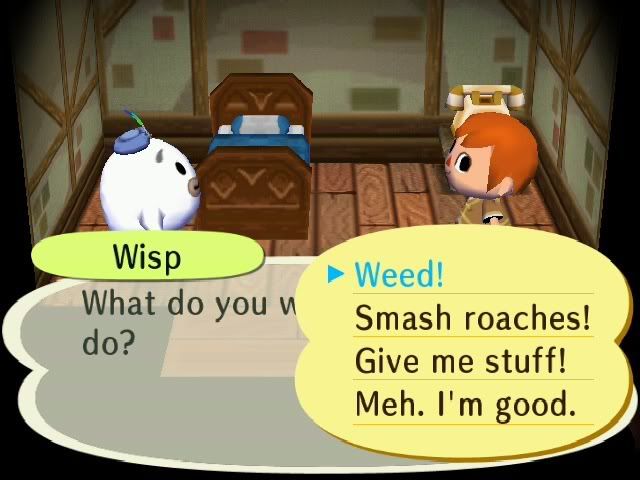Select "Smash roaches!" from the choices
The image size is (640, 480).
tap(472, 318)
